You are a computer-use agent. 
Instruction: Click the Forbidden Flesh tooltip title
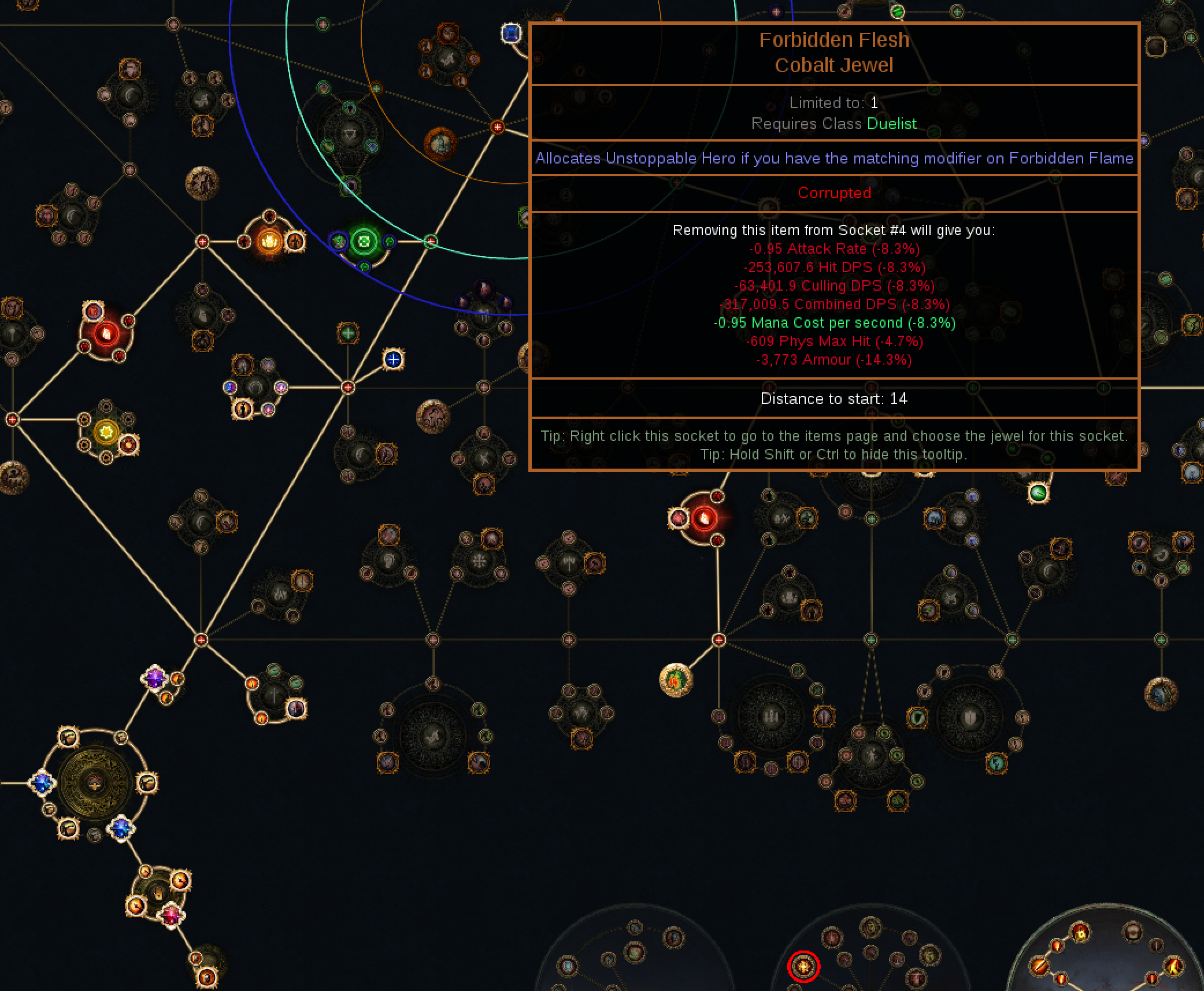[834, 39]
